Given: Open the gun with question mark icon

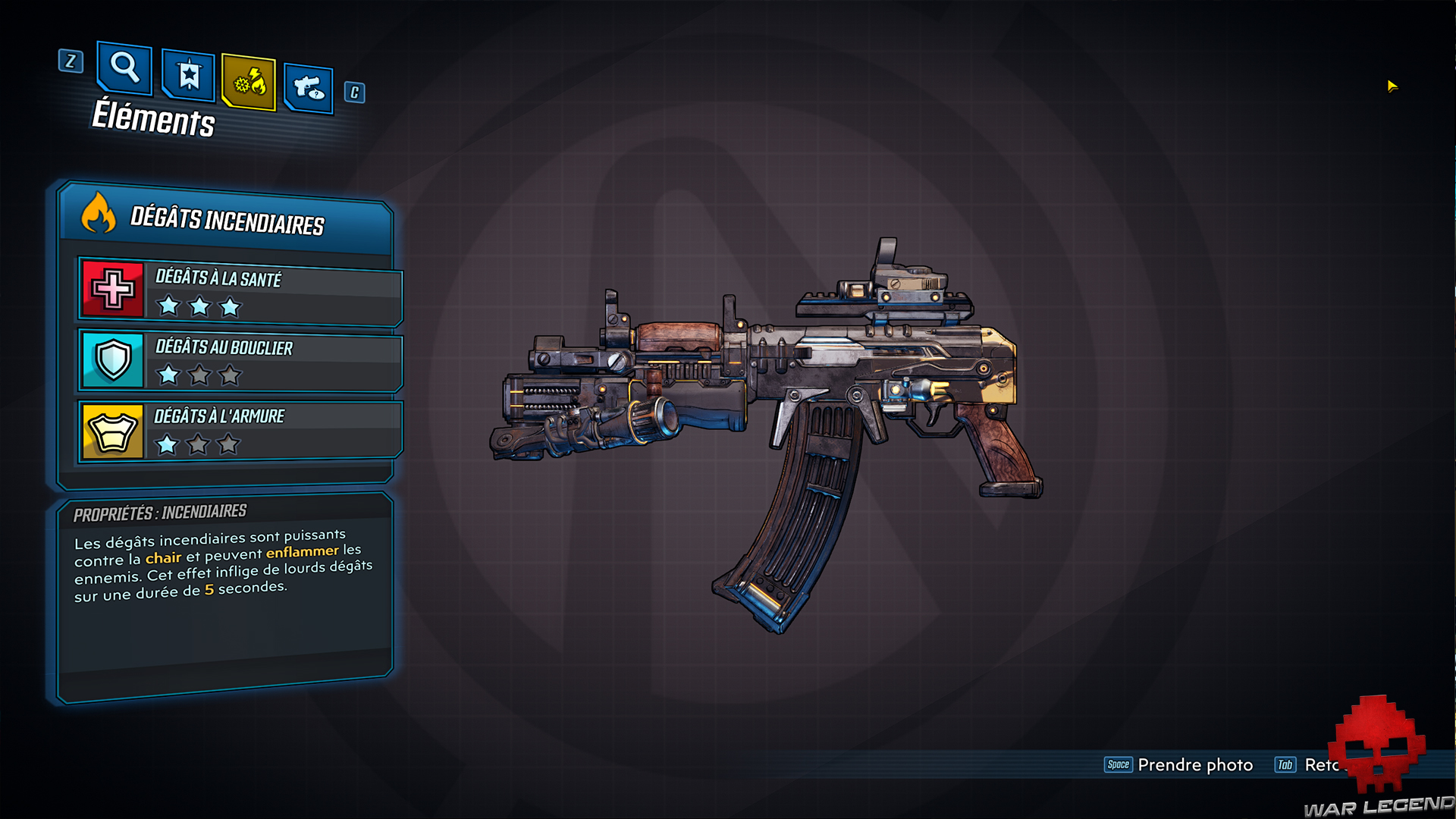Looking at the screenshot, I should pos(308,86).
